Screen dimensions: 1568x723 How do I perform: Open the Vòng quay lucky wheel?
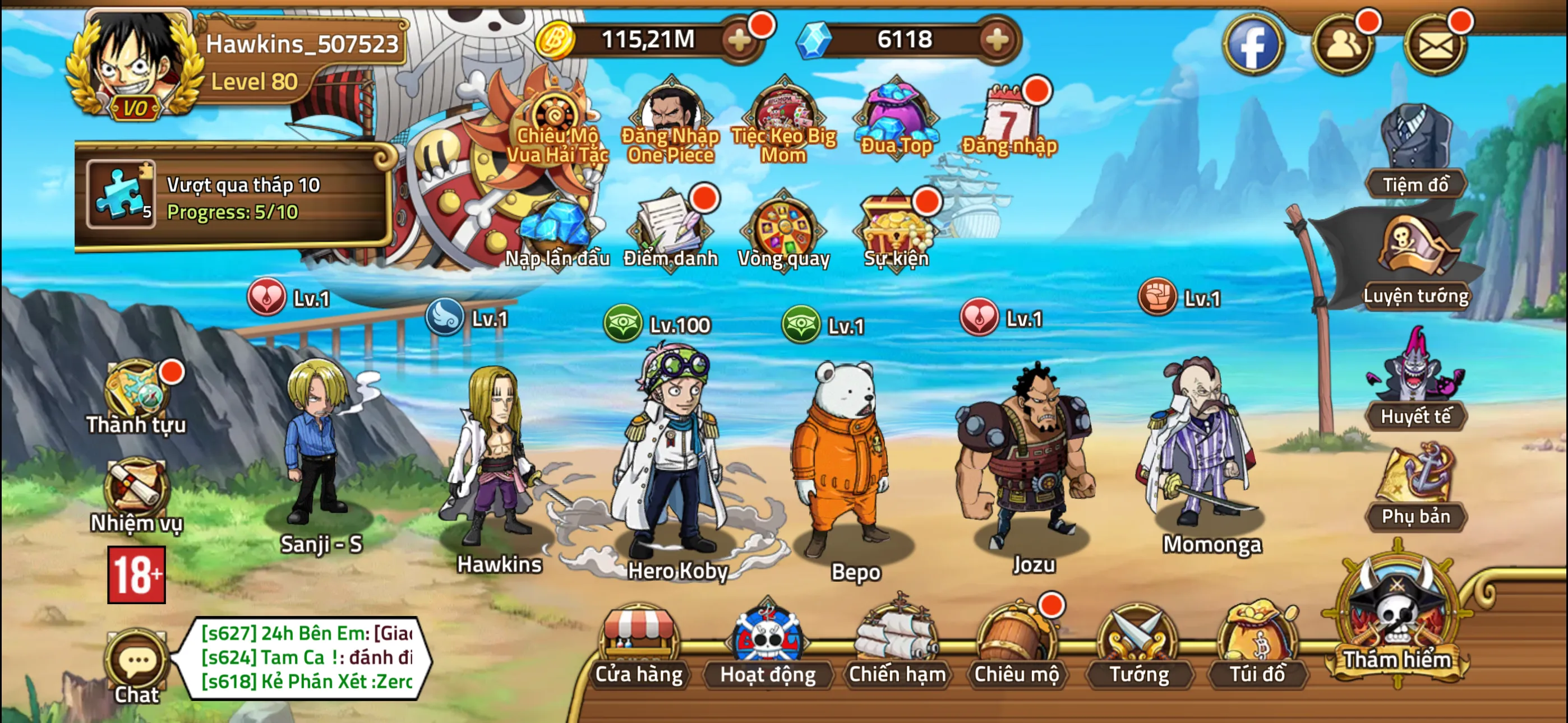tap(783, 231)
